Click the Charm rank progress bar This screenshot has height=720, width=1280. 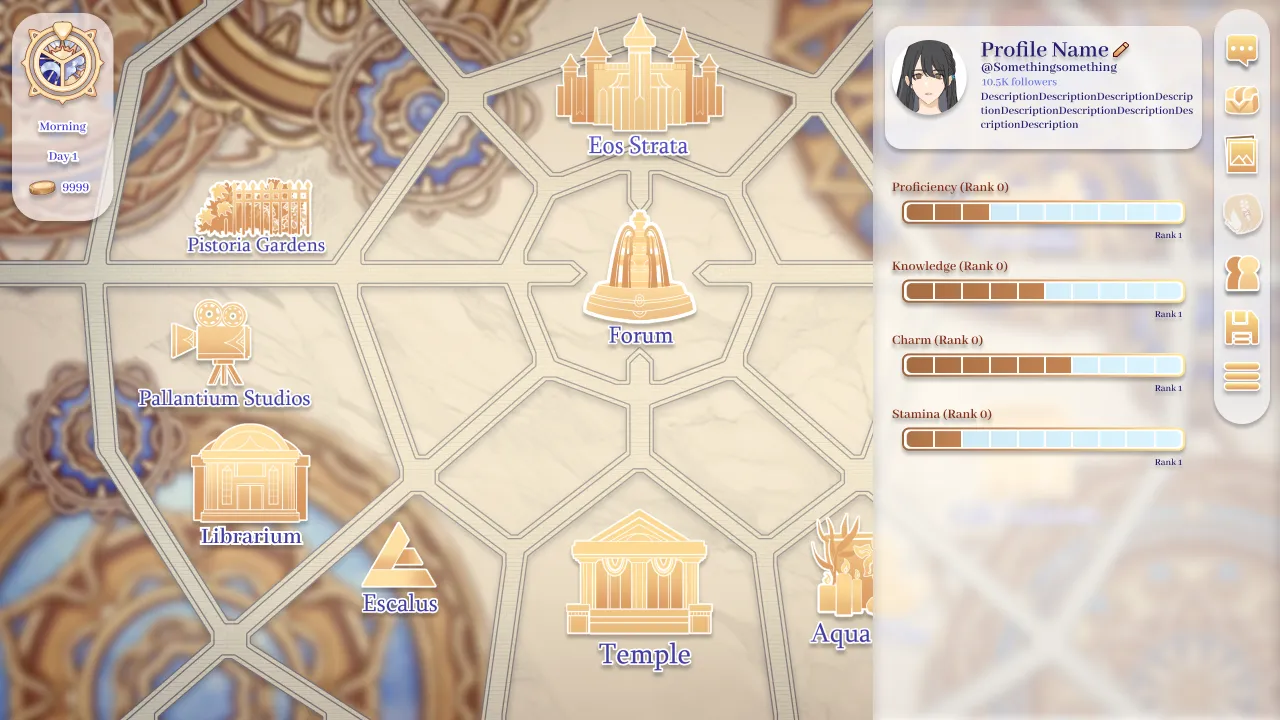(x=1043, y=365)
